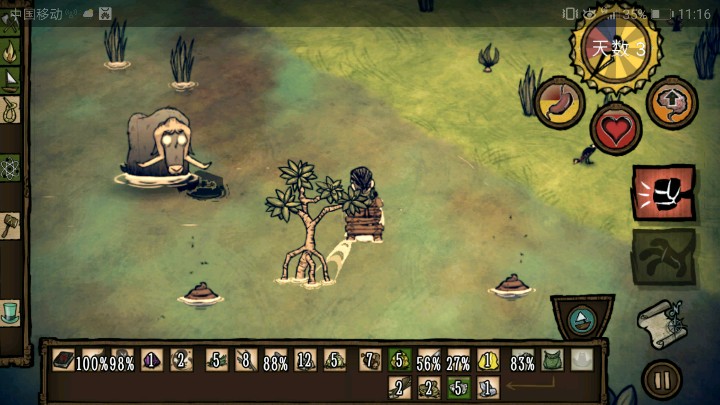Click the green backpack equipment slot
Screen dimensions: 720x405
click(552, 360)
